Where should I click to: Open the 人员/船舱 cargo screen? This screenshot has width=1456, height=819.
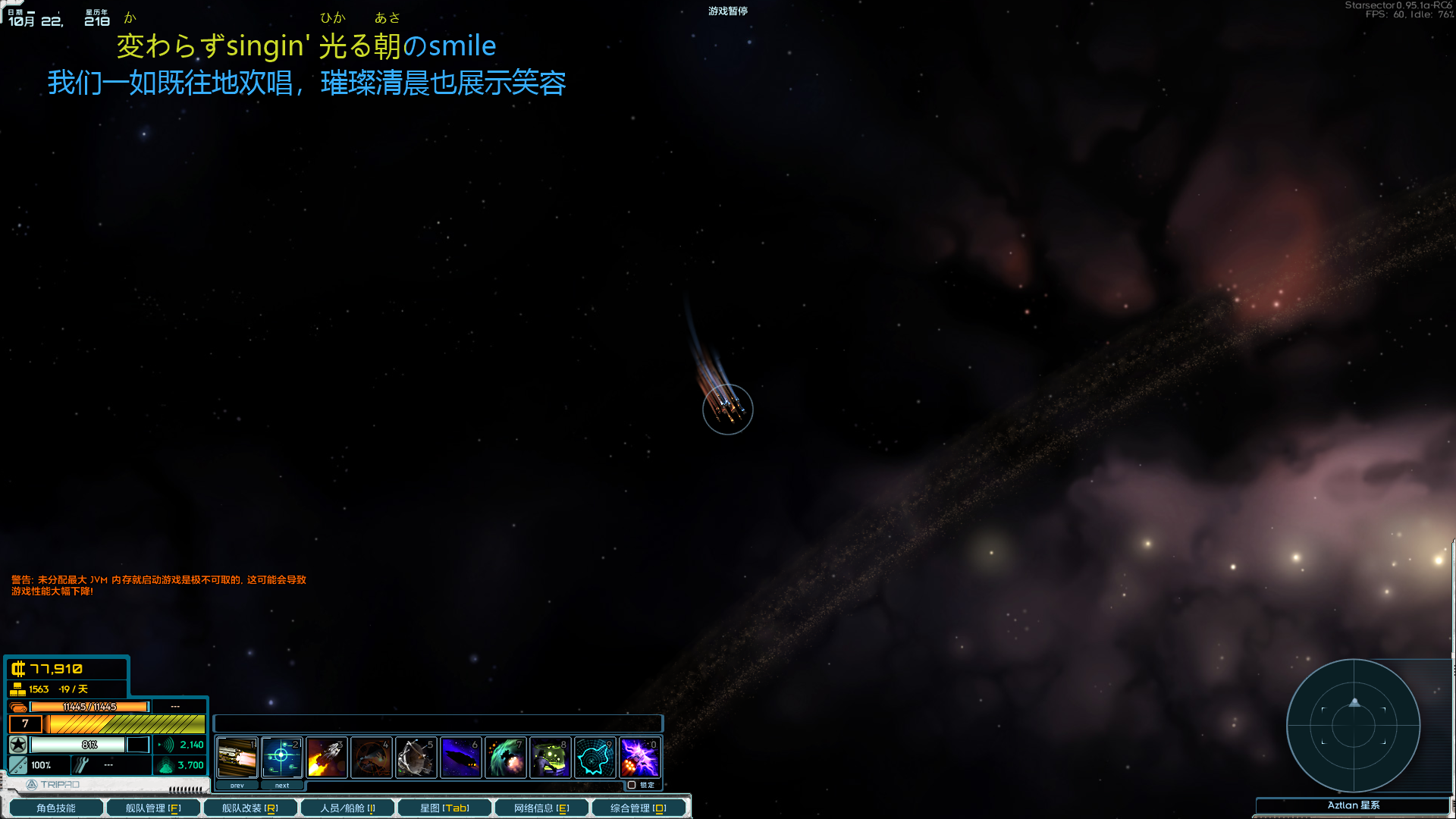[x=347, y=808]
